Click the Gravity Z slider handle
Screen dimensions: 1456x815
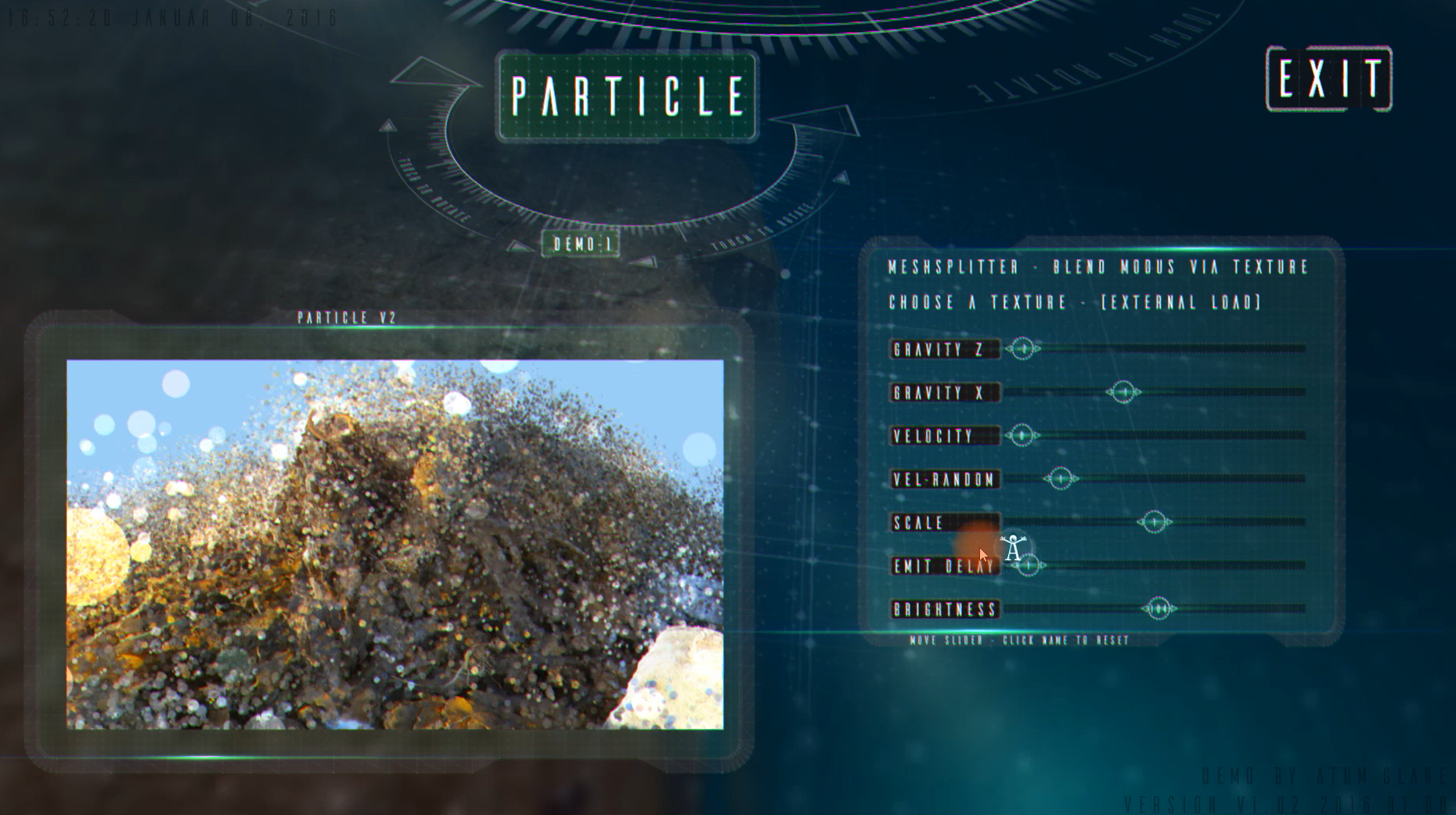click(x=1022, y=348)
